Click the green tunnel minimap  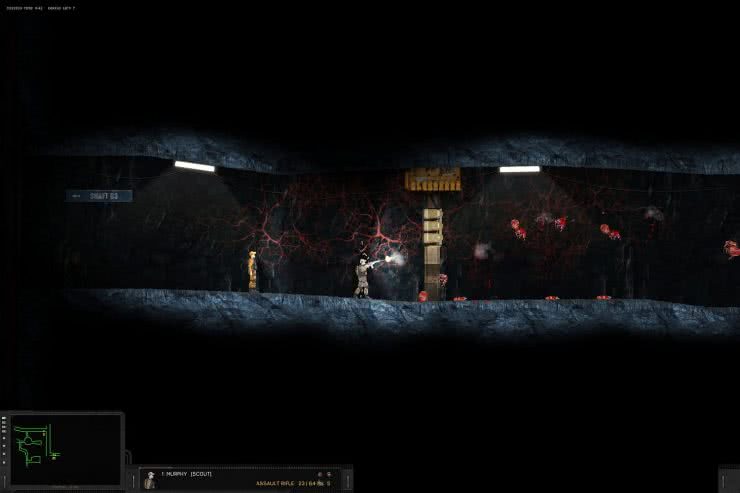click(x=63, y=451)
